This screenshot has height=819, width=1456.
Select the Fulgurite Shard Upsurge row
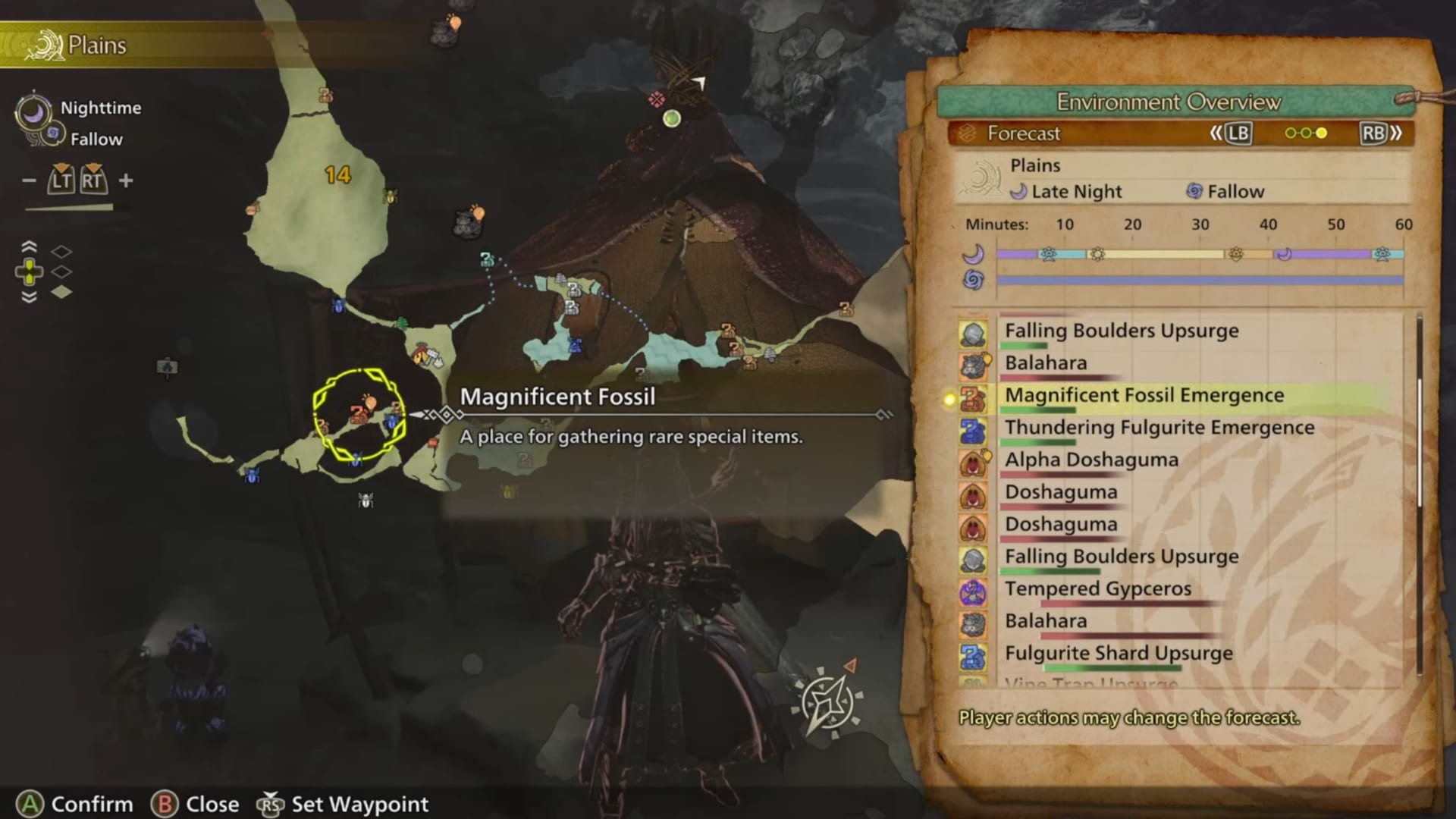click(1118, 654)
